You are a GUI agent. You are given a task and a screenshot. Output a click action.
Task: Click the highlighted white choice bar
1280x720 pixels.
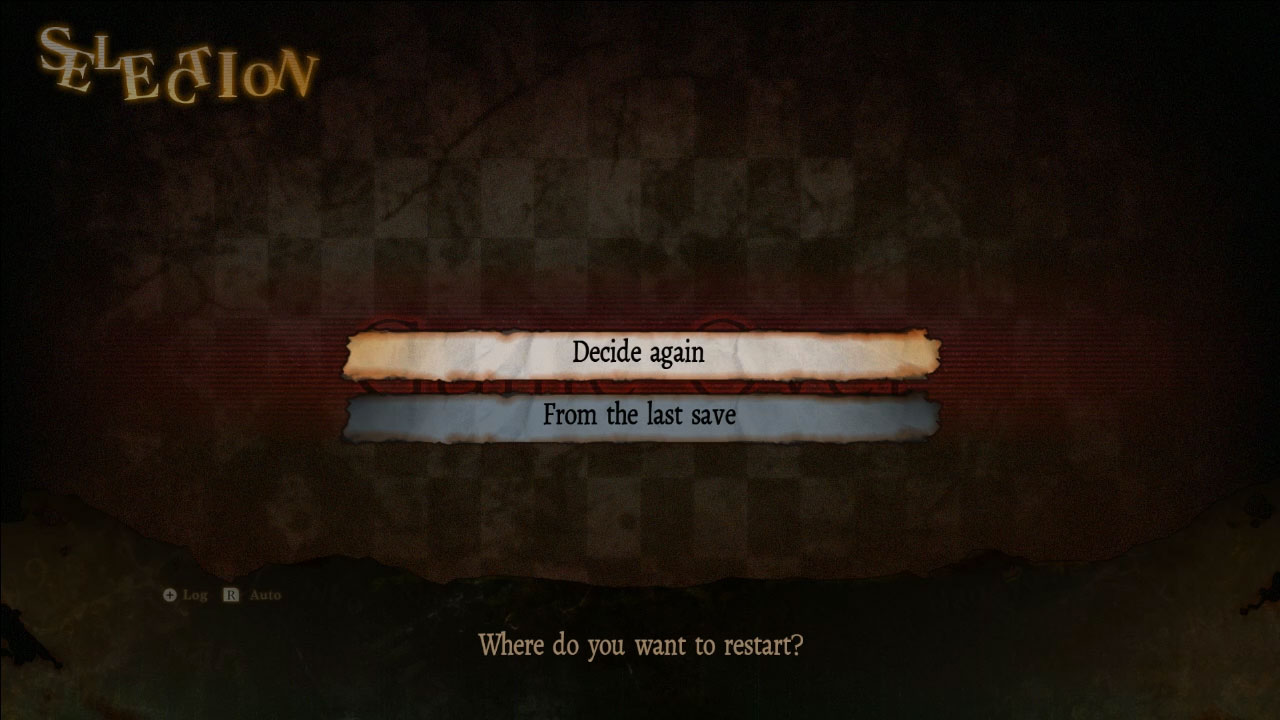[640, 352]
